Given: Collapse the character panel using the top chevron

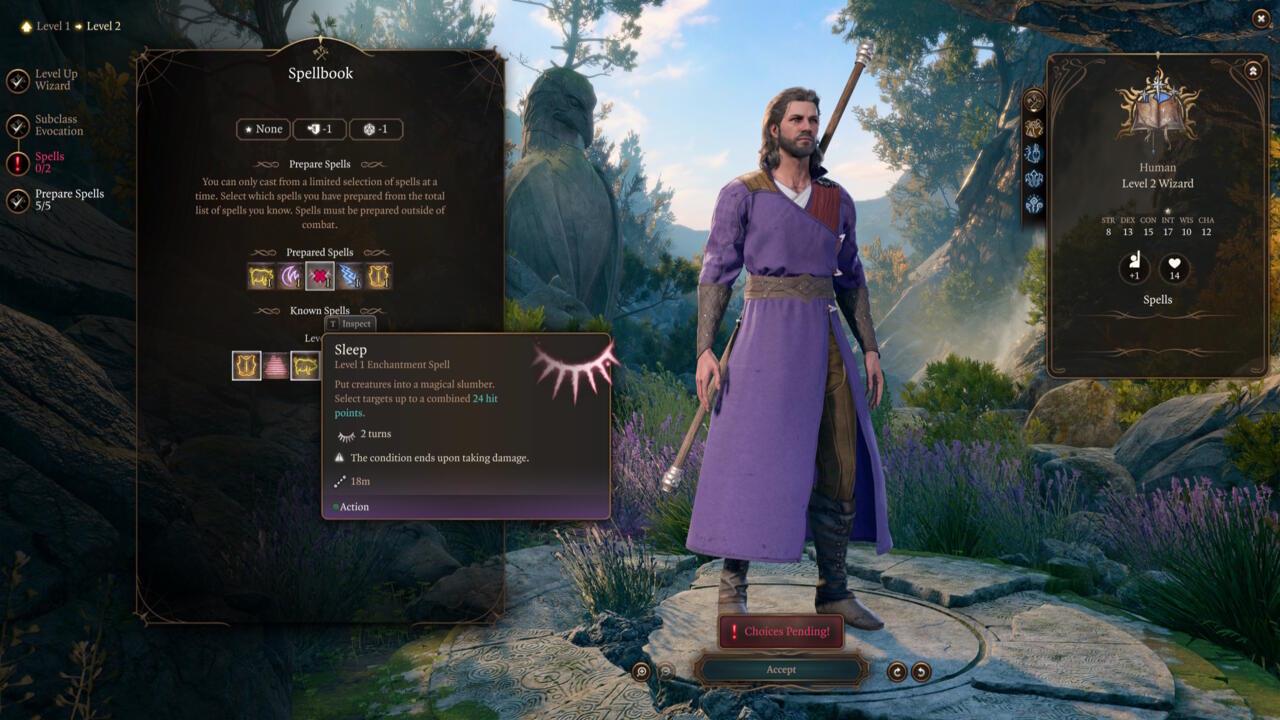Looking at the screenshot, I should coord(1251,69).
